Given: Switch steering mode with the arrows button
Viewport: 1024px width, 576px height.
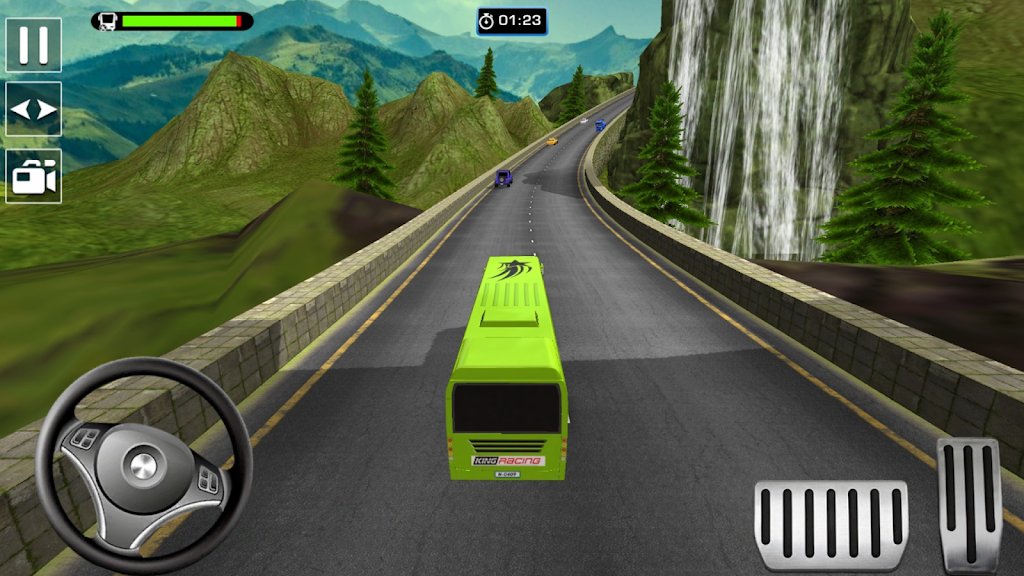Looking at the screenshot, I should [x=33, y=109].
